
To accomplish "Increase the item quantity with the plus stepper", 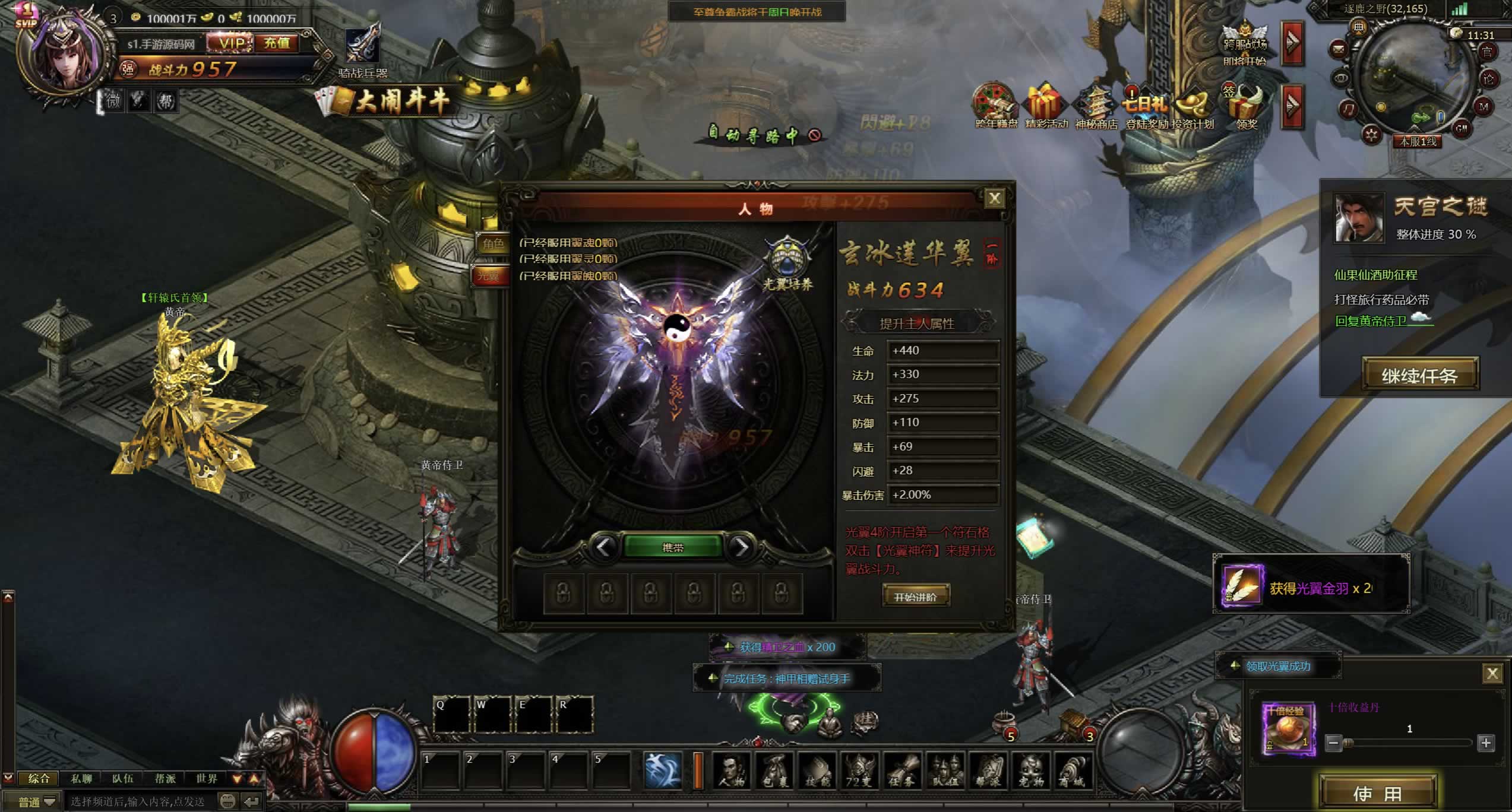I will pos(1486,743).
